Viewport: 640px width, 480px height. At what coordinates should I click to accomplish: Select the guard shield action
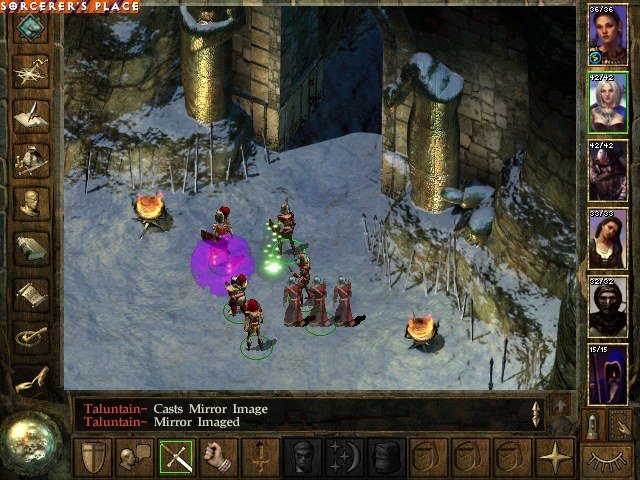tap(92, 457)
